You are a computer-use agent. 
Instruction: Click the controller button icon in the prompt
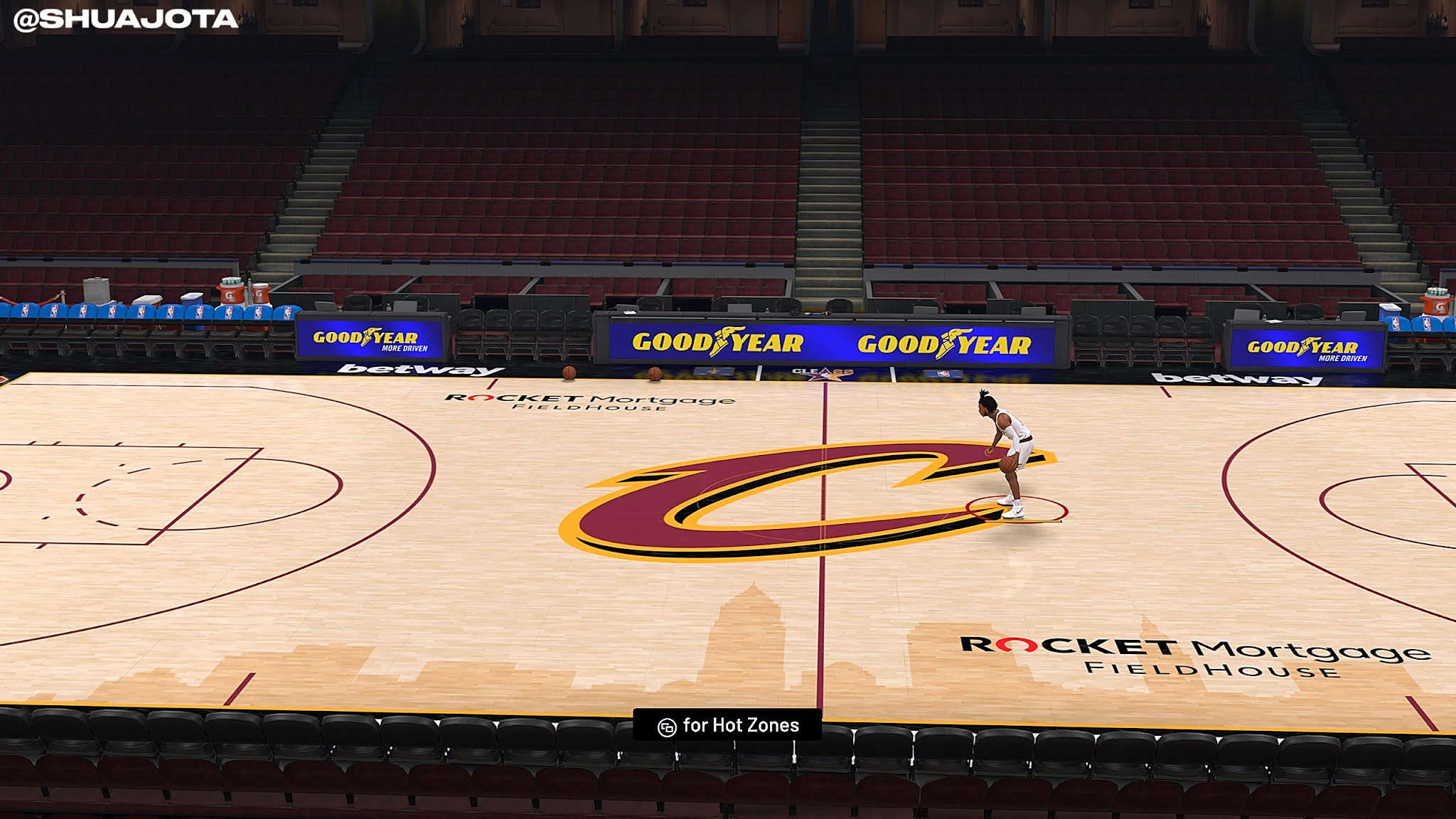click(x=667, y=726)
